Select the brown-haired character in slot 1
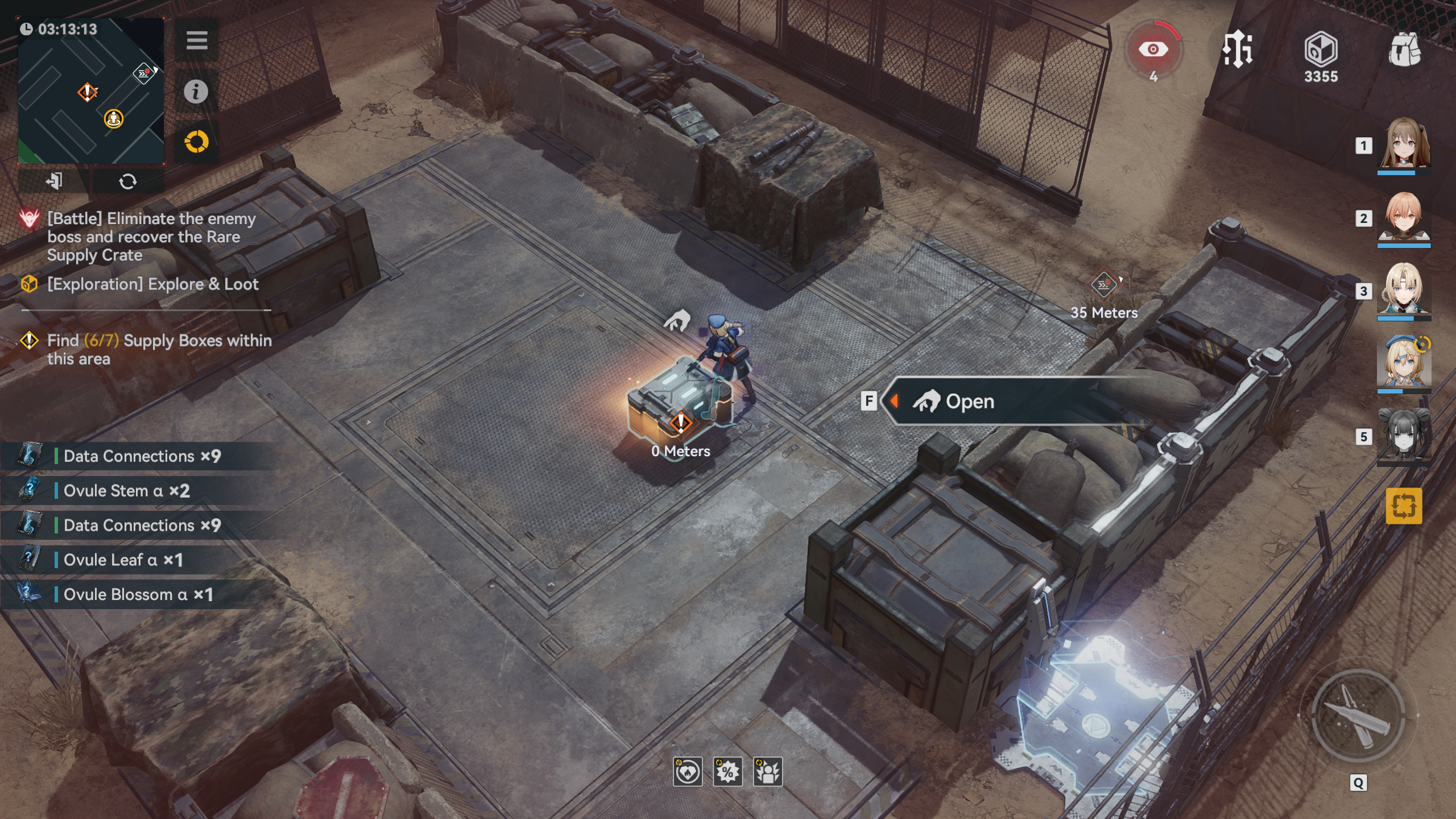This screenshot has width=1456, height=819. (1404, 143)
